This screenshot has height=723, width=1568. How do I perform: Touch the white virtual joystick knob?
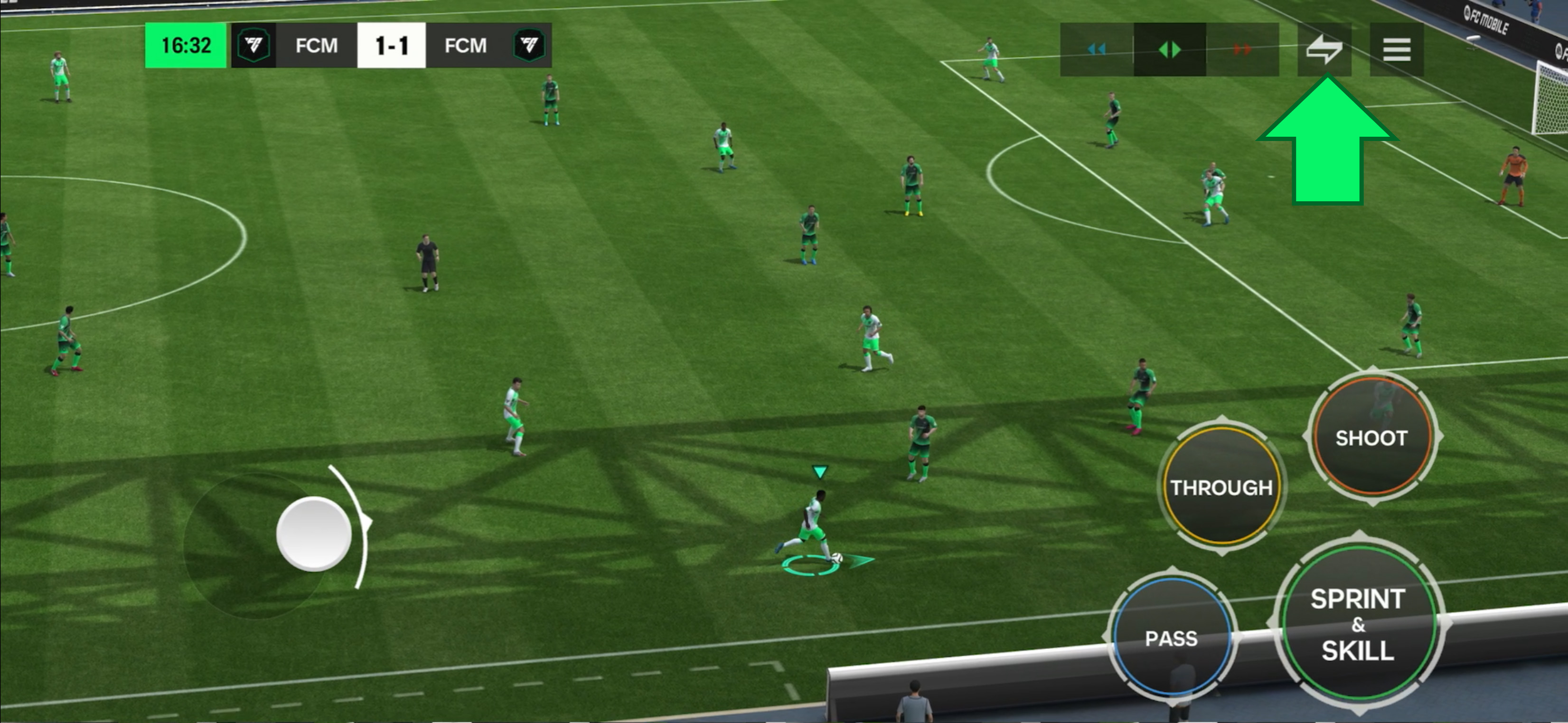[313, 534]
